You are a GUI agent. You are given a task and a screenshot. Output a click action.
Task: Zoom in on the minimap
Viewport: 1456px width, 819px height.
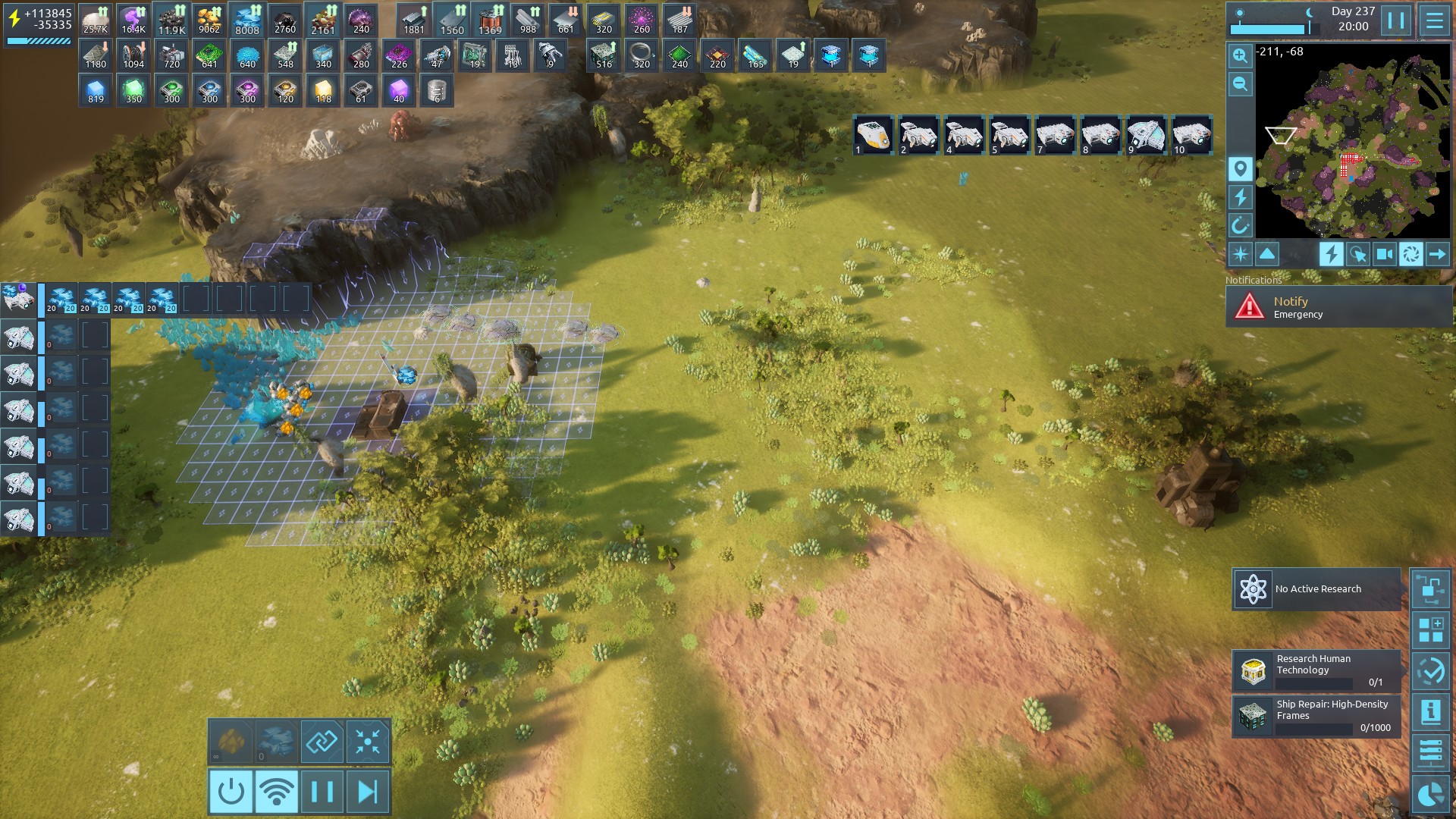point(1240,55)
